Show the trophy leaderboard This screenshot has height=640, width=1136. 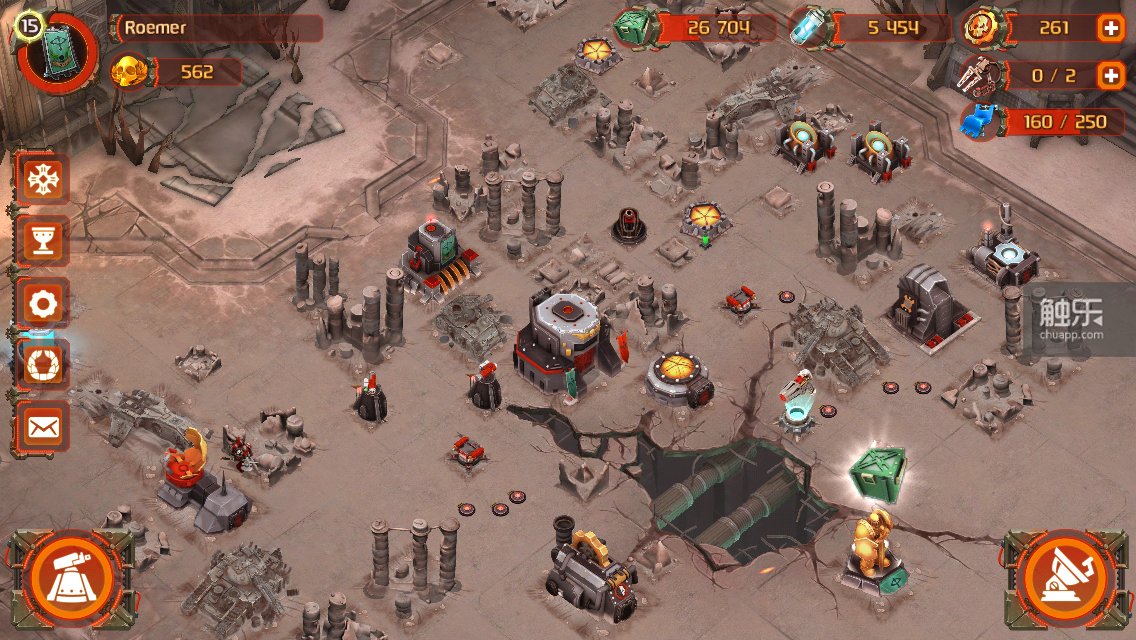click(x=42, y=241)
